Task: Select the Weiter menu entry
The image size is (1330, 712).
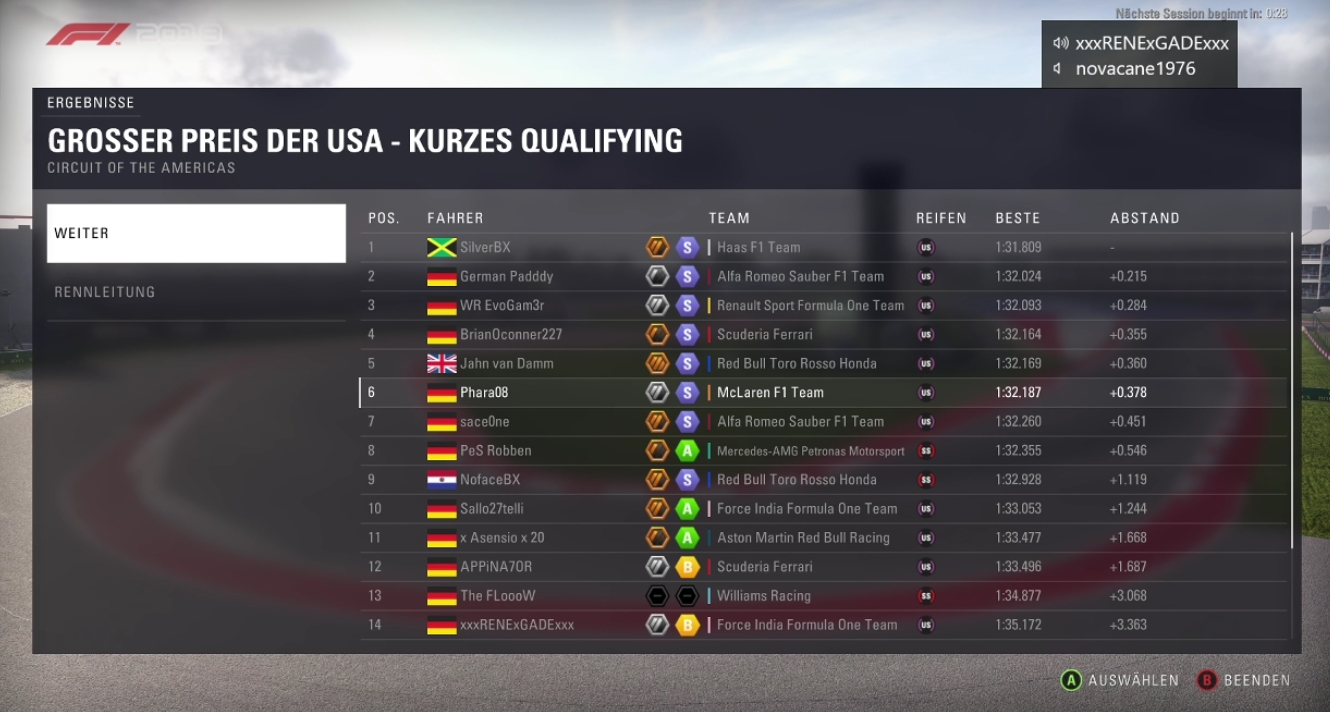Action: point(196,233)
